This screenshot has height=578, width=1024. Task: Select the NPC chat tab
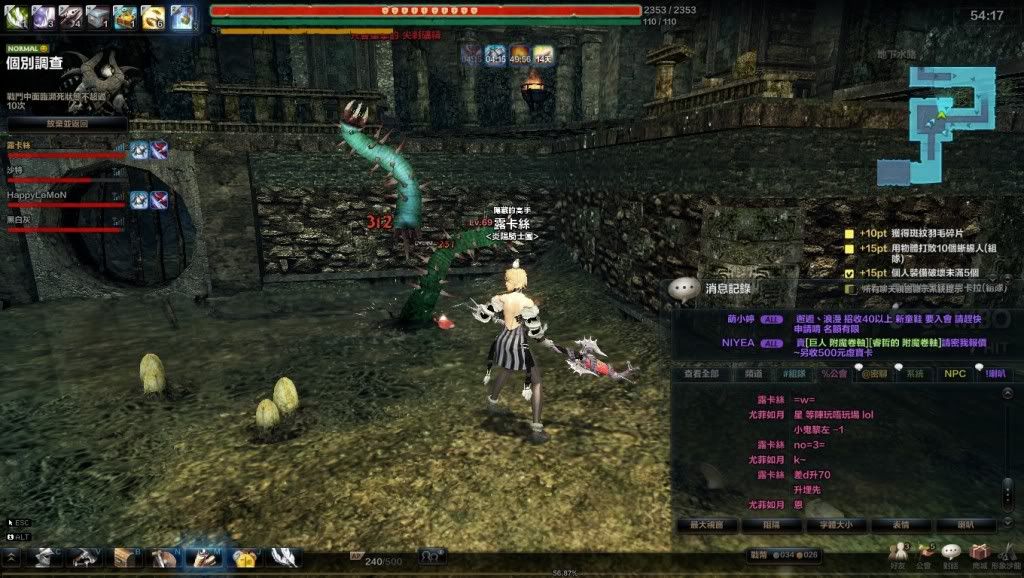[x=955, y=374]
